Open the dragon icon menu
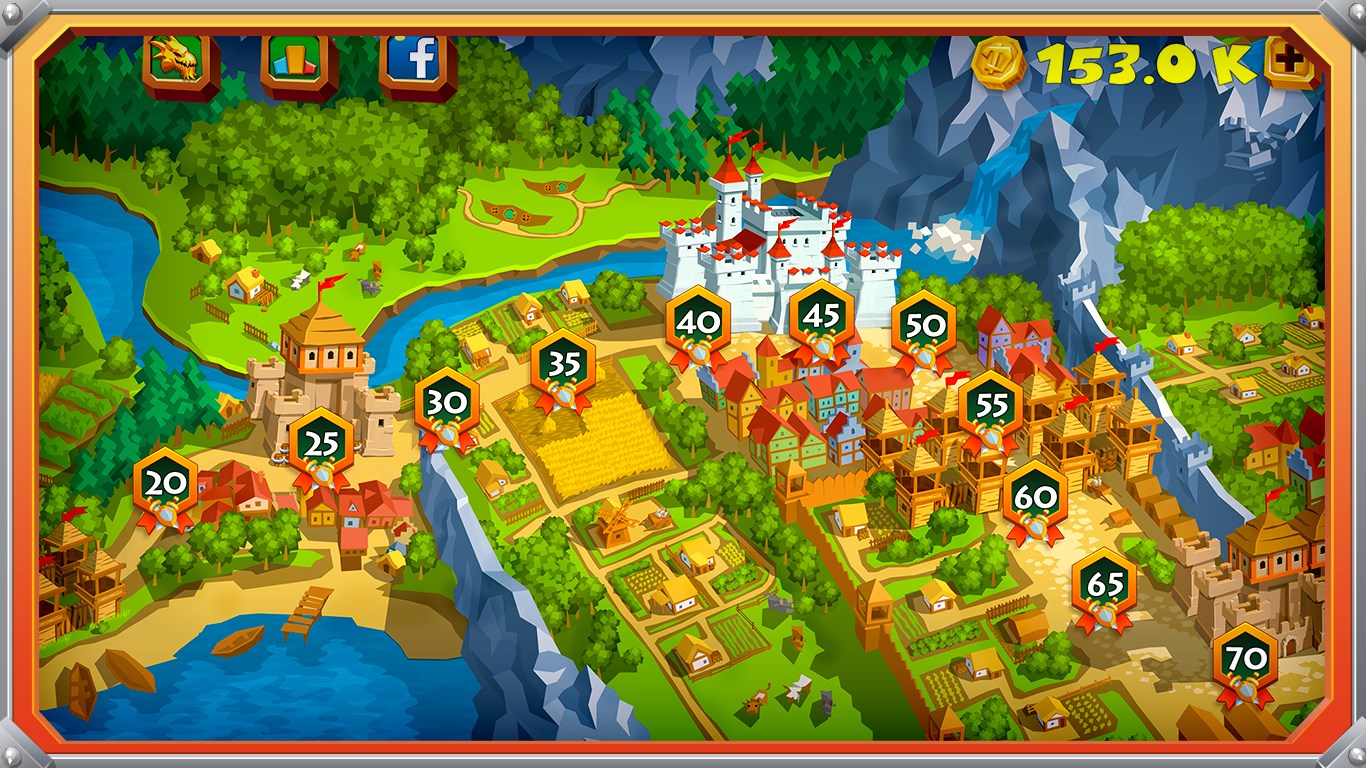This screenshot has height=768, width=1366. click(x=180, y=62)
